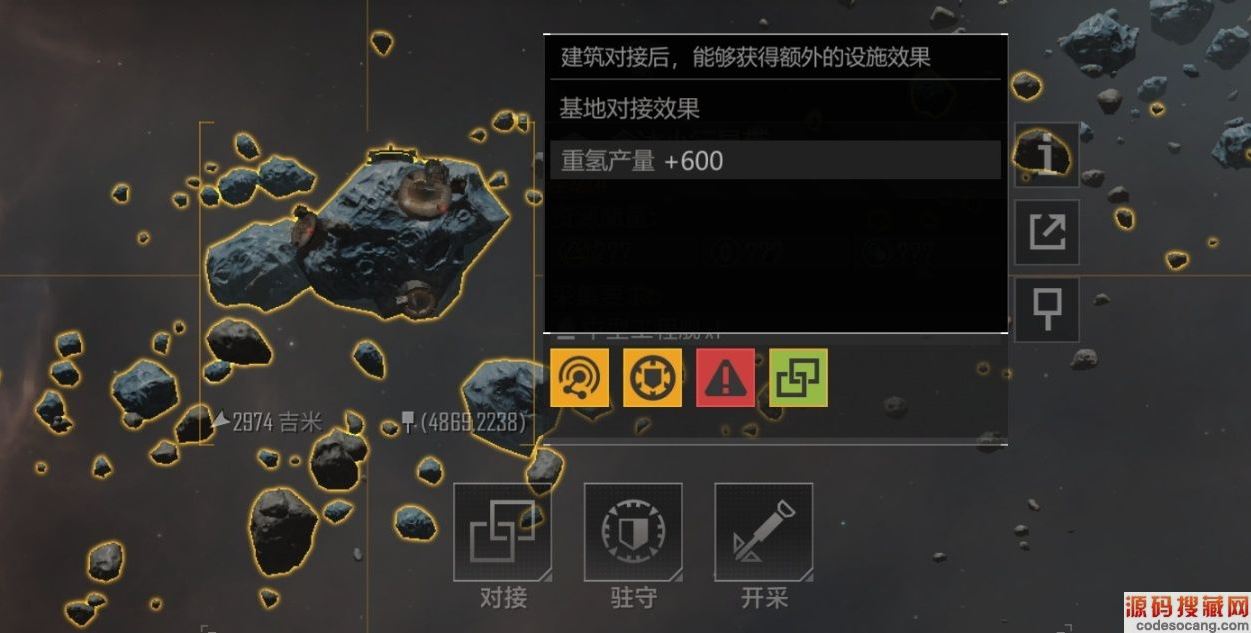Open the red warning triangle icon
1251x633 pixels.
(726, 377)
